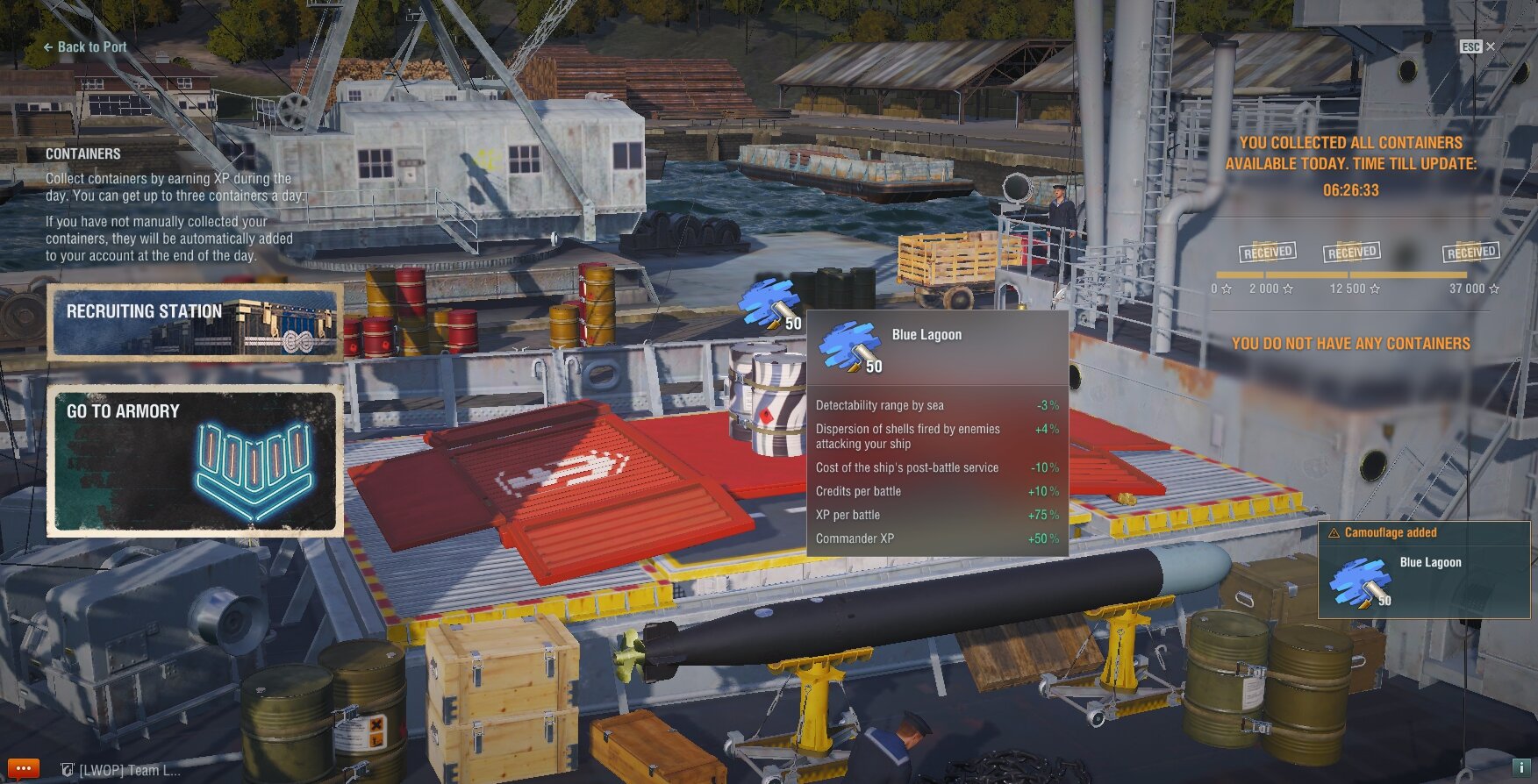Open the Recruiting Station banner
This screenshot has width=1538, height=784.
pos(194,322)
